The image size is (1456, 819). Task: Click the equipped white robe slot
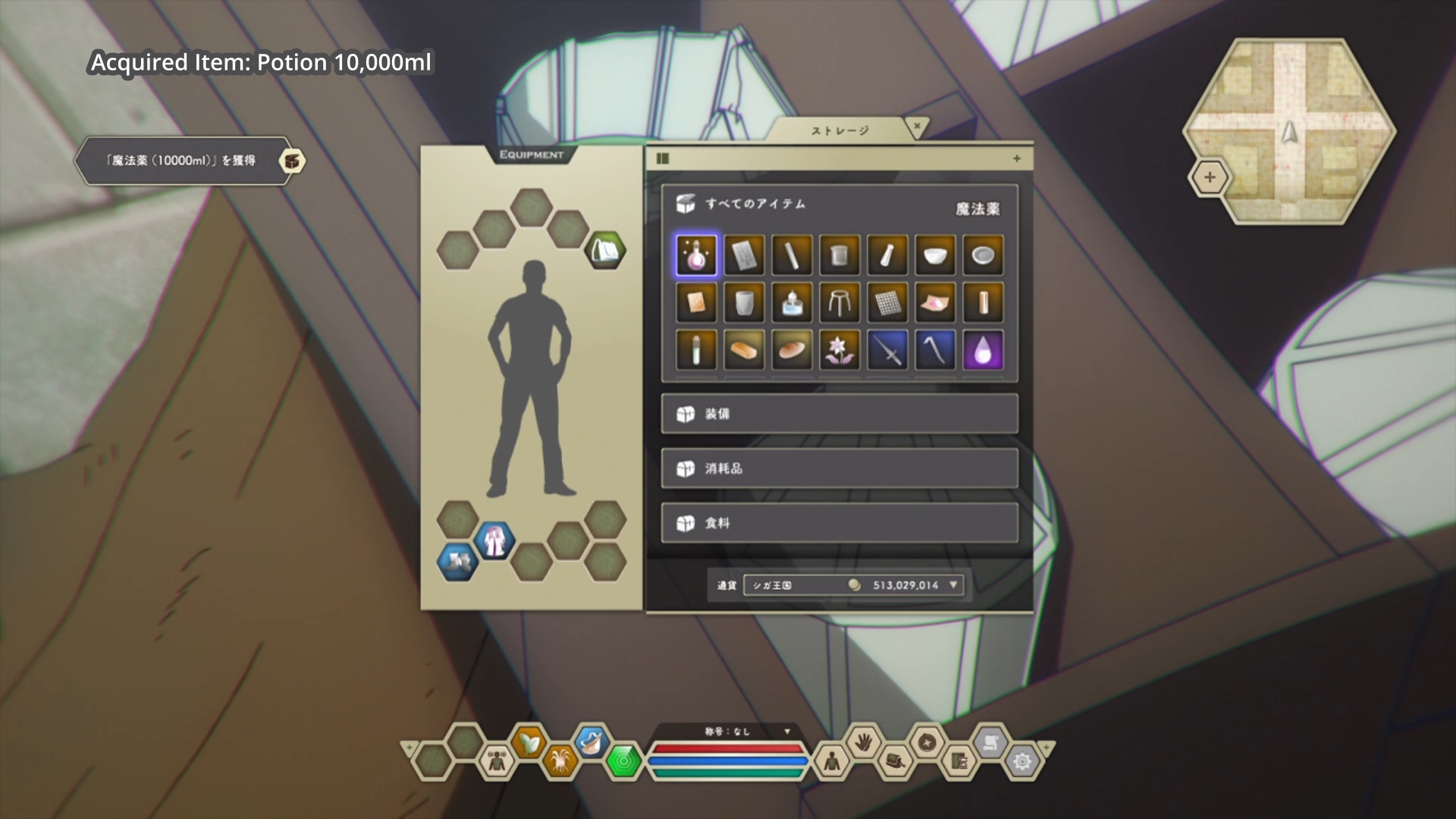pyautogui.click(x=494, y=541)
